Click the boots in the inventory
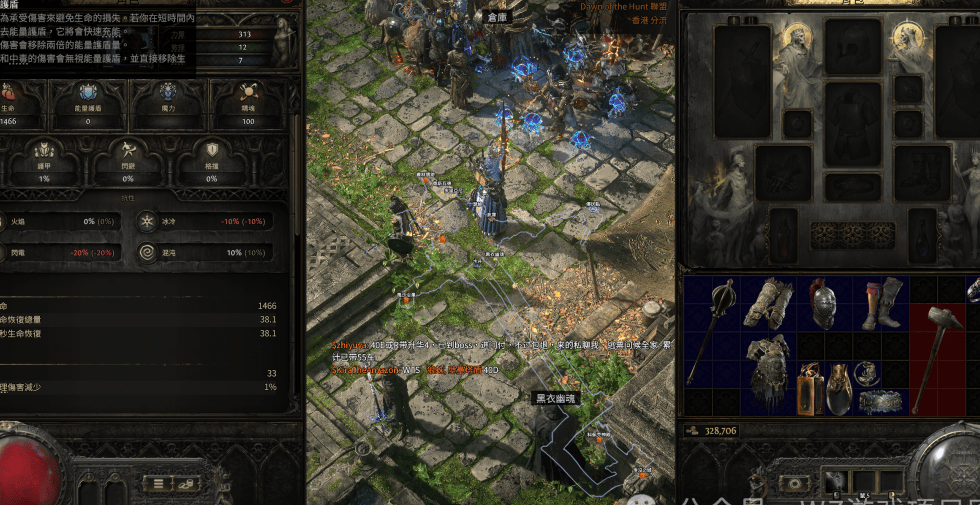980x505 pixels. (x=880, y=304)
